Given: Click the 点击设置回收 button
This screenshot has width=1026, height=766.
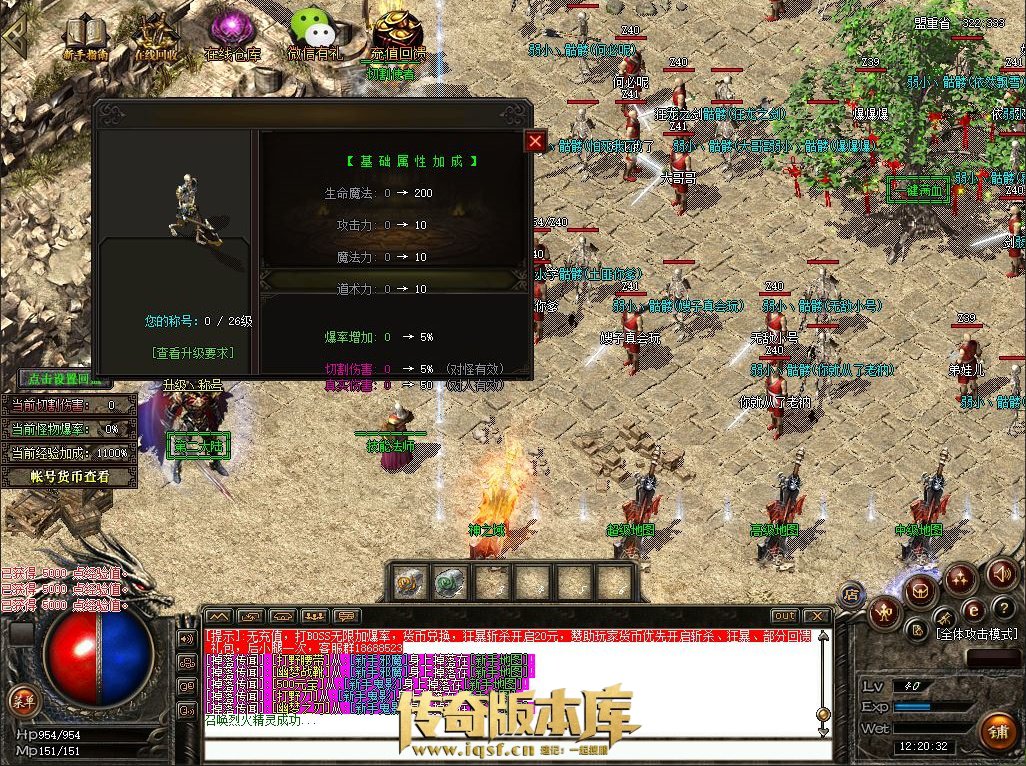Looking at the screenshot, I should click(x=67, y=381).
